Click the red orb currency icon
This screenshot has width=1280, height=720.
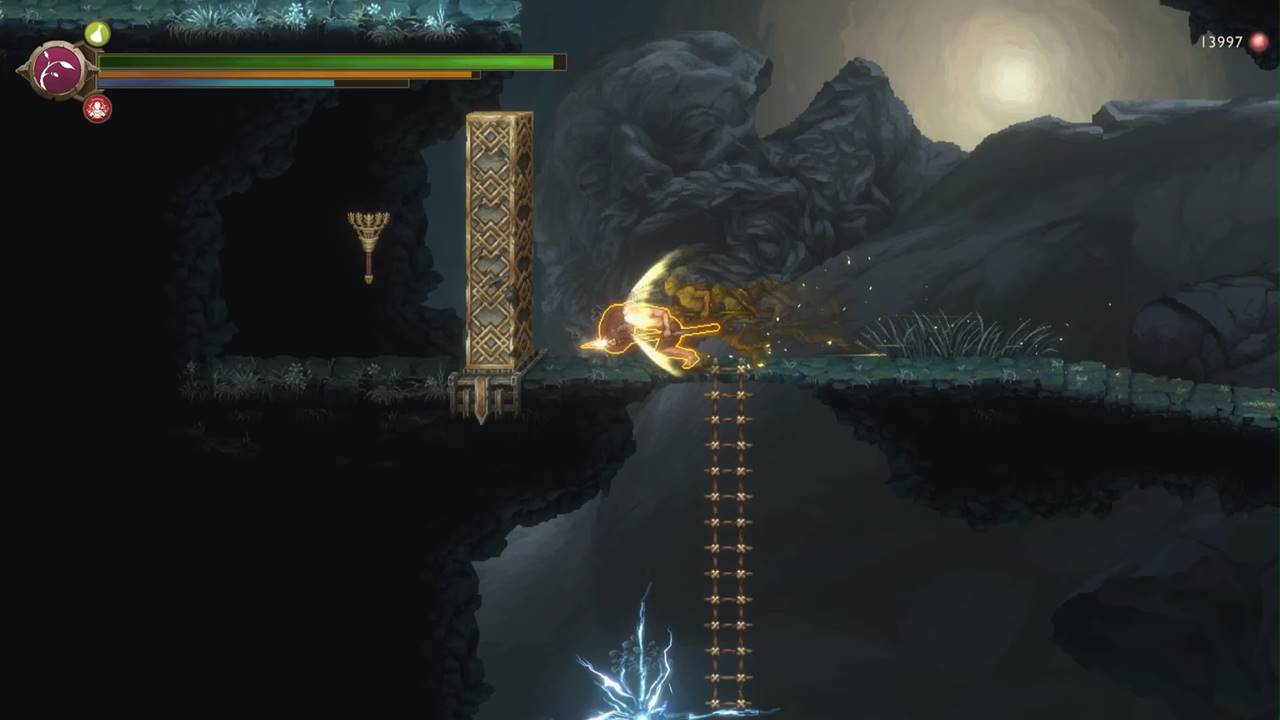1259,42
